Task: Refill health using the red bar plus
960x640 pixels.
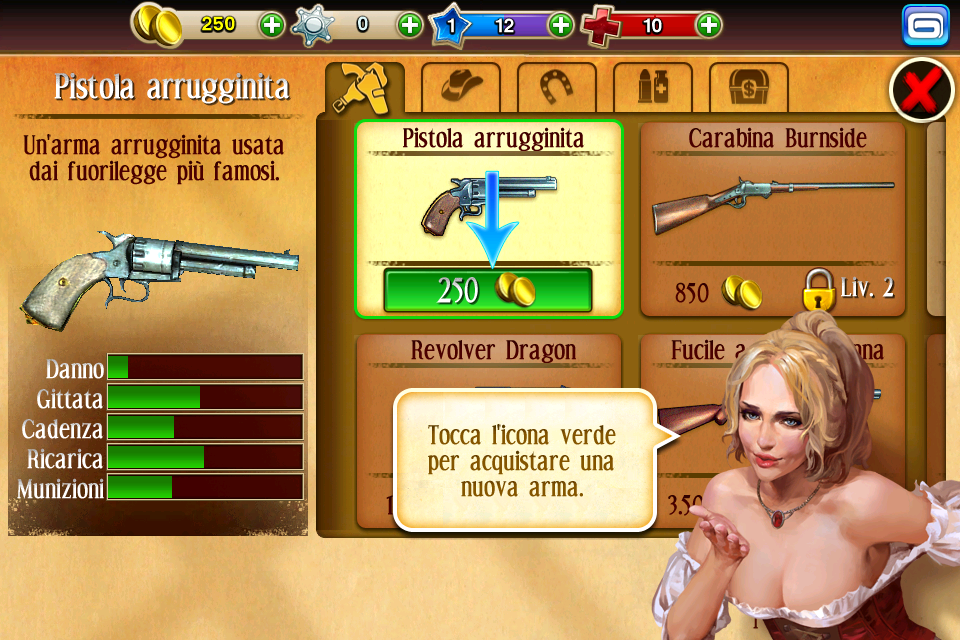Action: pyautogui.click(x=708, y=25)
